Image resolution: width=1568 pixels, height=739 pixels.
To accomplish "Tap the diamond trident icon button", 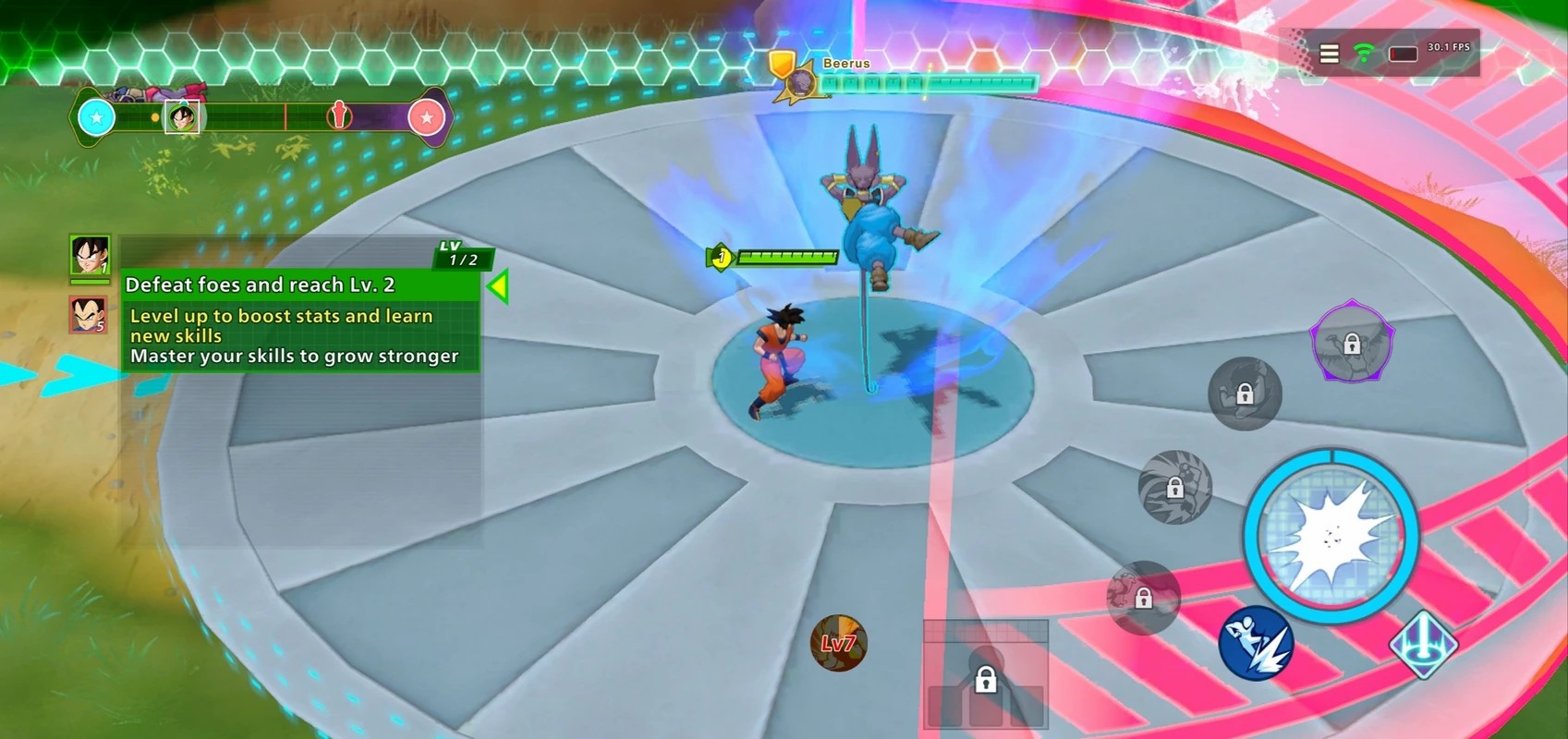I will point(1424,644).
